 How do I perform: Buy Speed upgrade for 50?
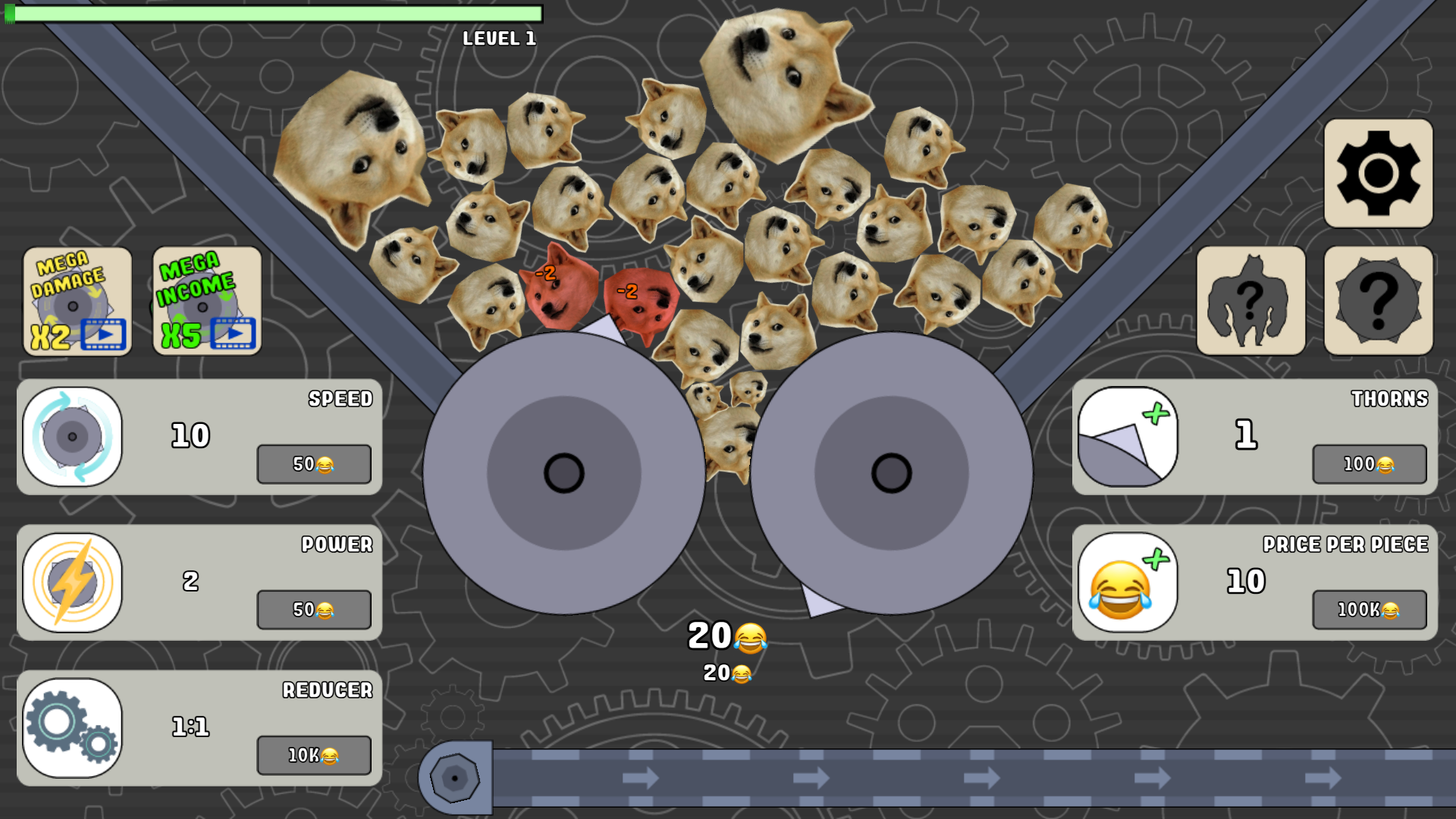313,464
